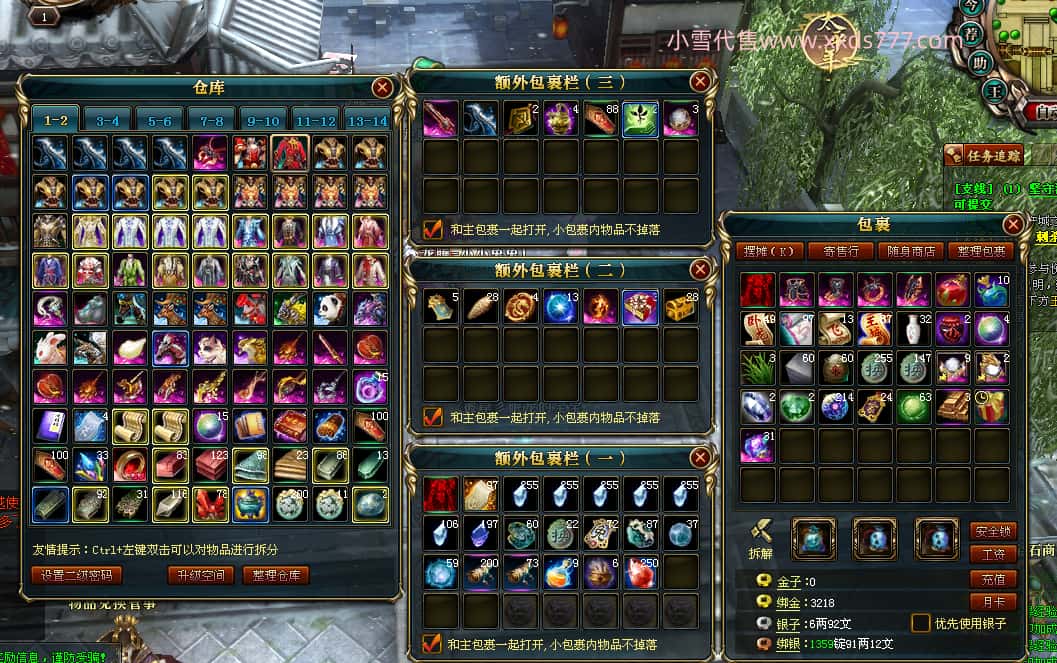Close the 包裹 inventory window
Viewport: 1057px width, 663px height.
tap(1013, 224)
